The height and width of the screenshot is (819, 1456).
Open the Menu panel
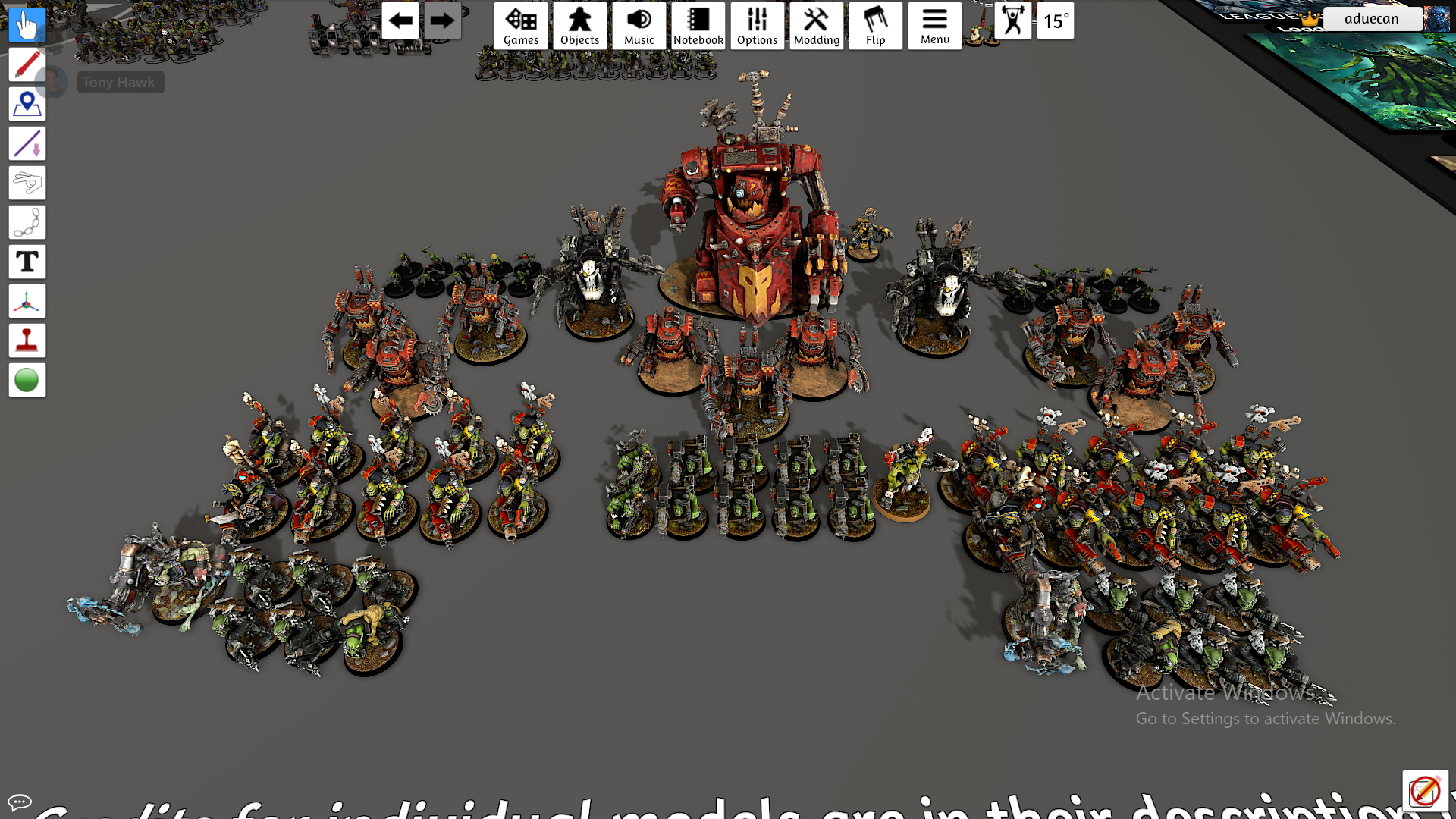point(934,25)
